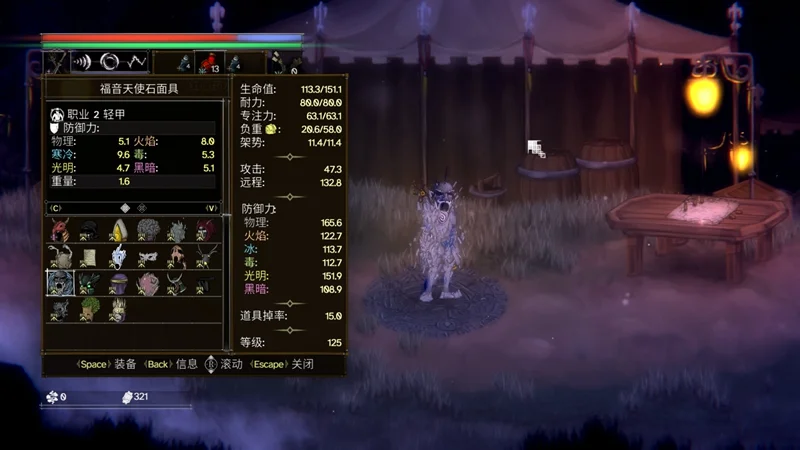Select the red horned mask slot
The image size is (800, 450).
click(60, 231)
